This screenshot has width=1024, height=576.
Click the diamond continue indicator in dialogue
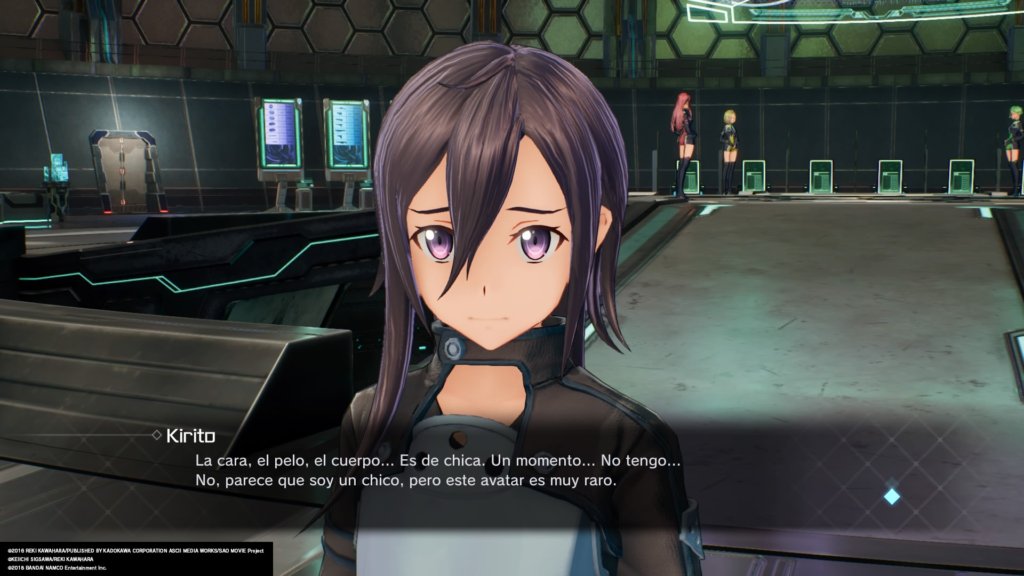pyautogui.click(x=891, y=496)
